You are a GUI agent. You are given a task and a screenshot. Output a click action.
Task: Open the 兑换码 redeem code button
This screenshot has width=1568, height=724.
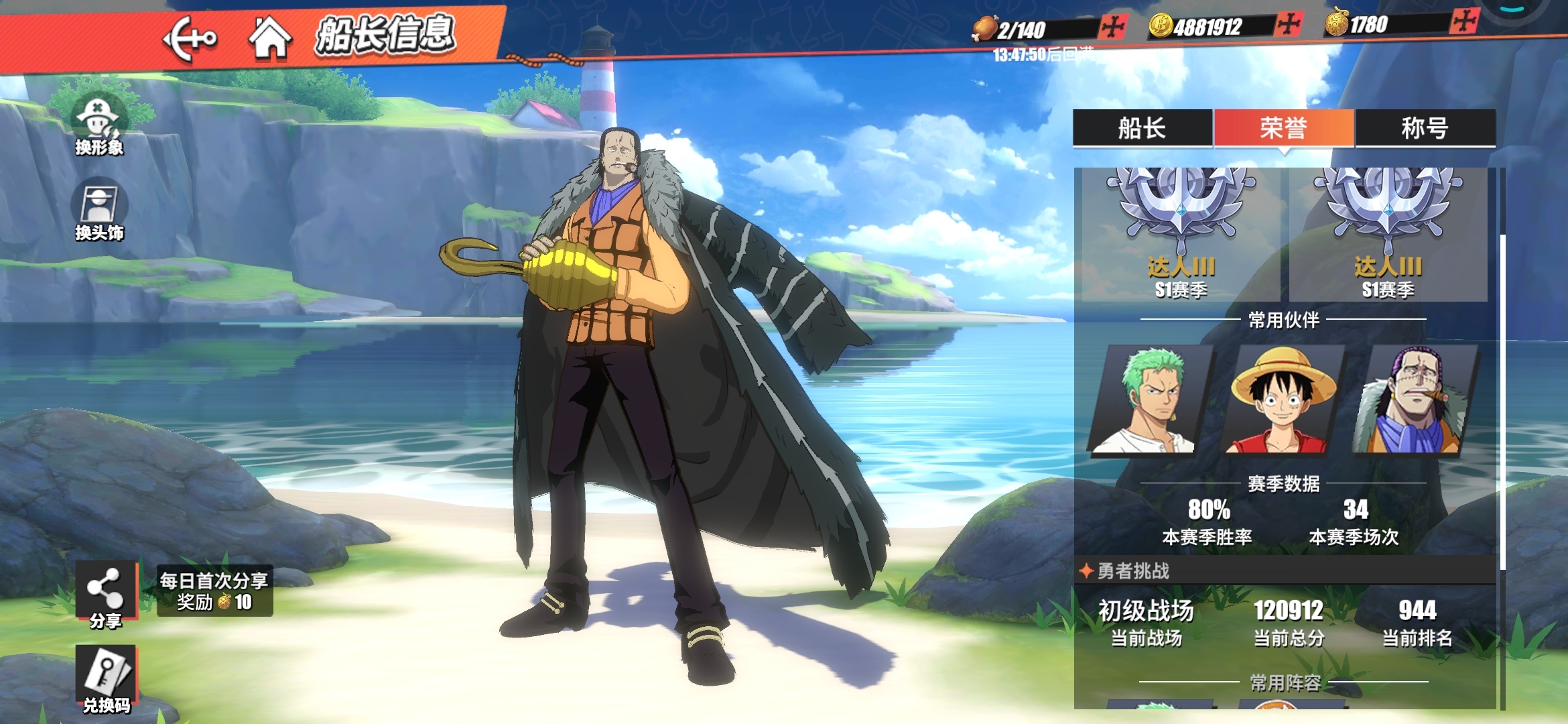(106, 678)
